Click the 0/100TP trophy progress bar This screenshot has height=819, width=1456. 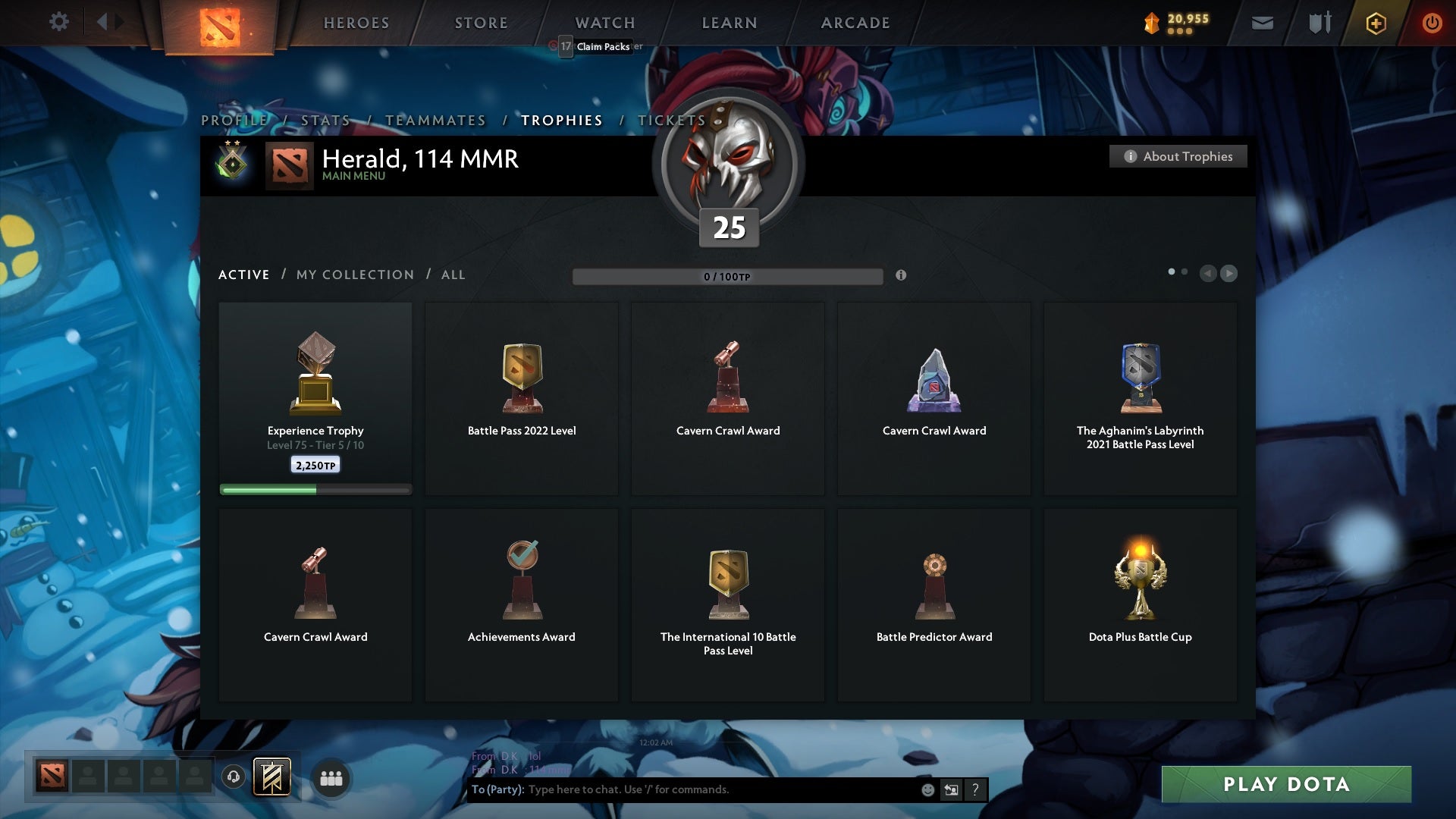tap(728, 276)
